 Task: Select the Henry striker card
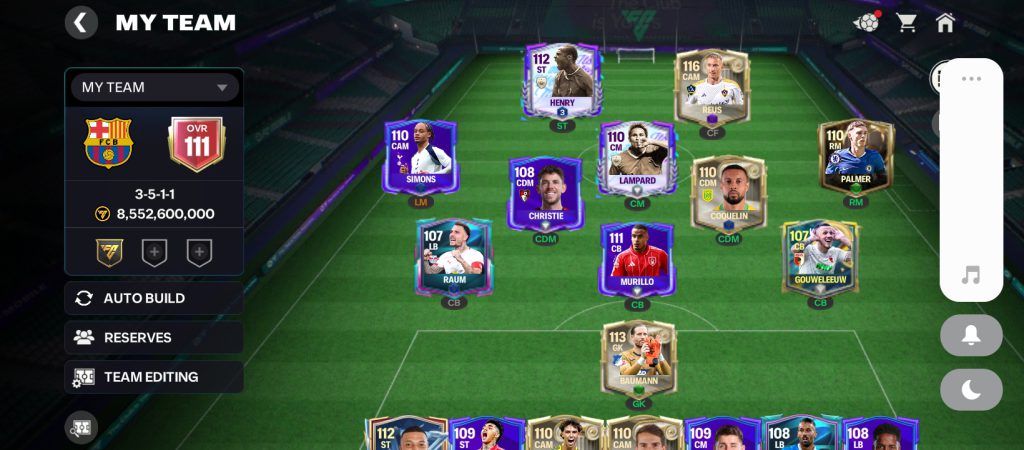561,80
